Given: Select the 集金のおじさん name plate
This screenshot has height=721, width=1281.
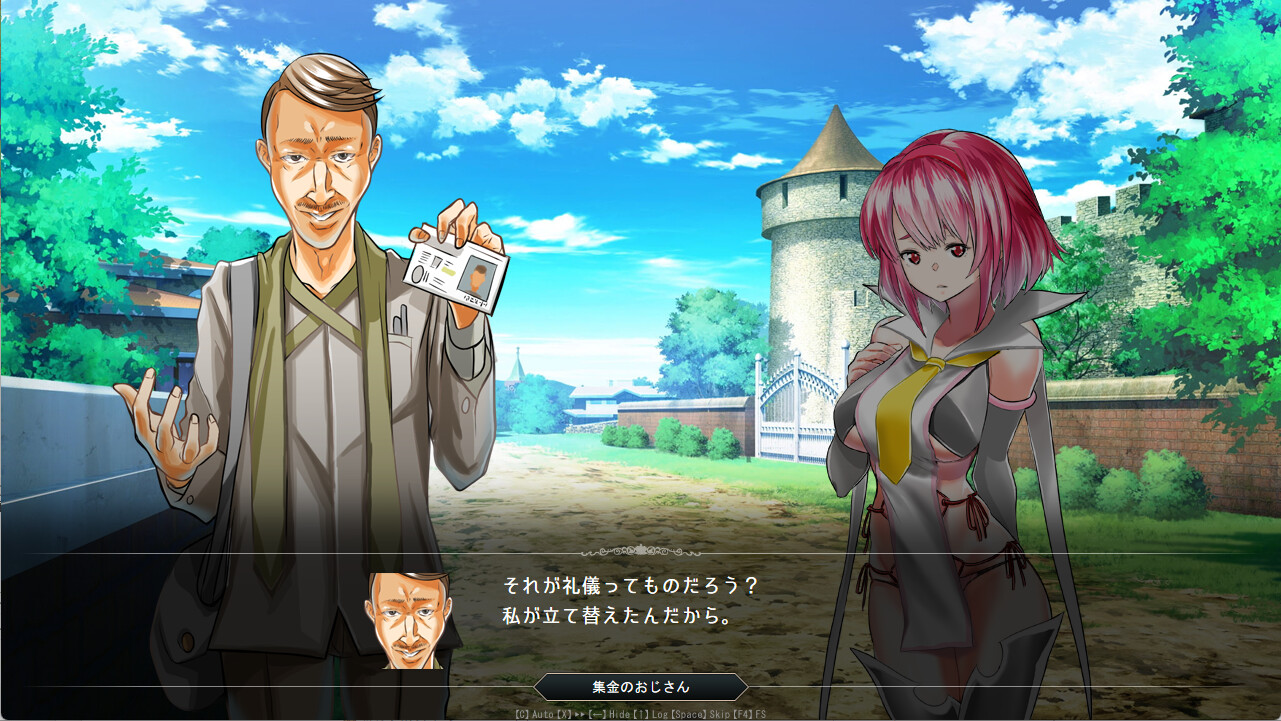Looking at the screenshot, I should pyautogui.click(x=640, y=687).
